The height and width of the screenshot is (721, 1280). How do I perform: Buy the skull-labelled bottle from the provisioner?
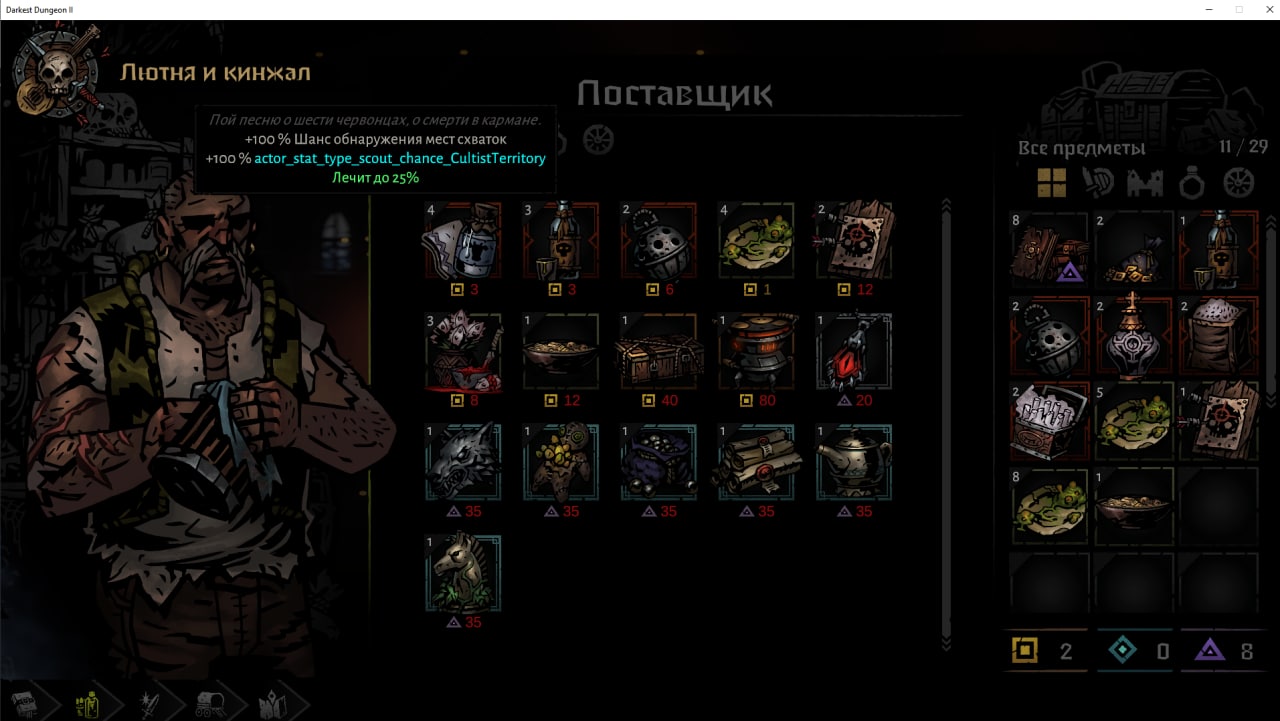pyautogui.click(x=560, y=241)
